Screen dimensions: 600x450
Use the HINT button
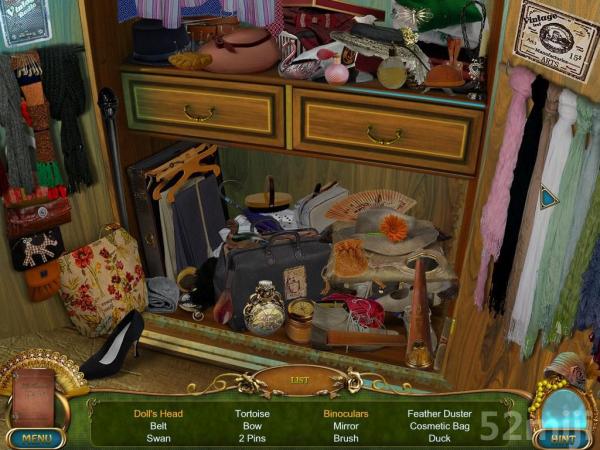tap(562, 437)
